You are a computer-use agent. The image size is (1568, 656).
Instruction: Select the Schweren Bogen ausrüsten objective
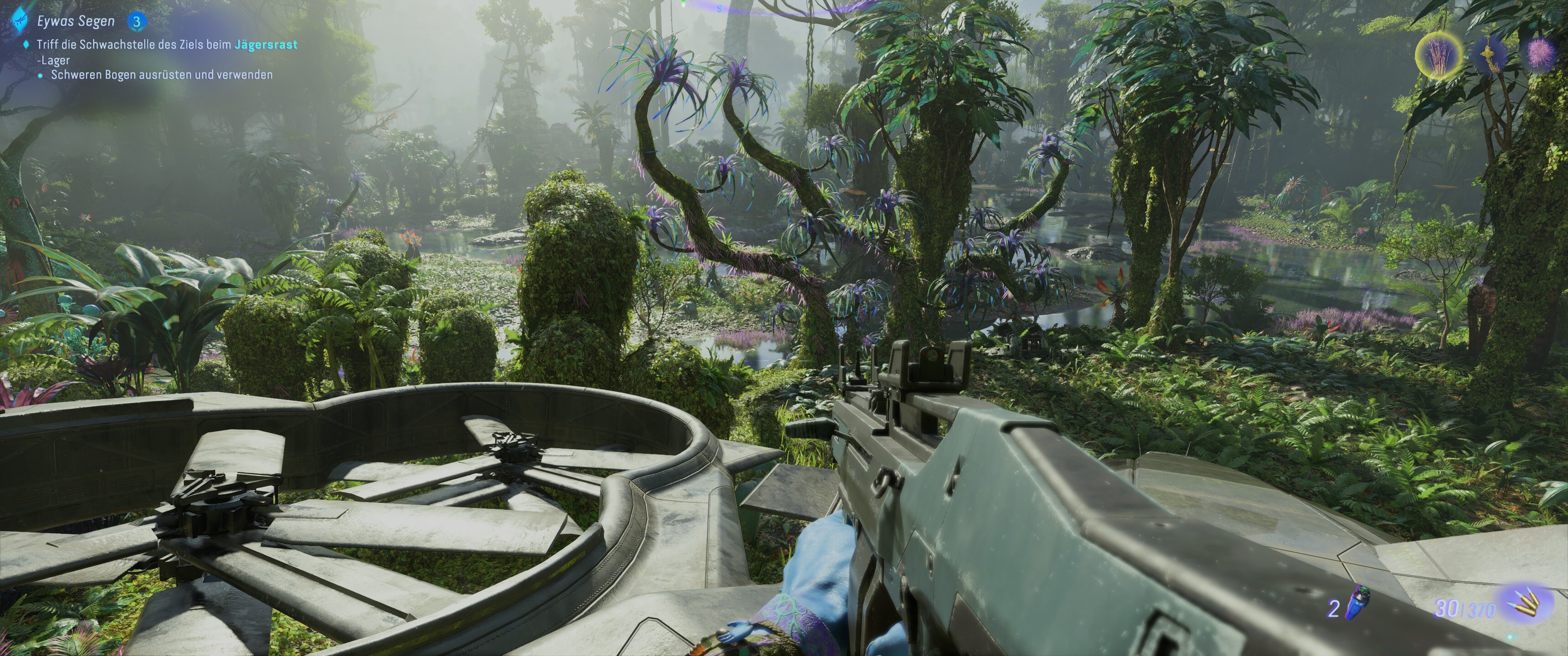[161, 75]
